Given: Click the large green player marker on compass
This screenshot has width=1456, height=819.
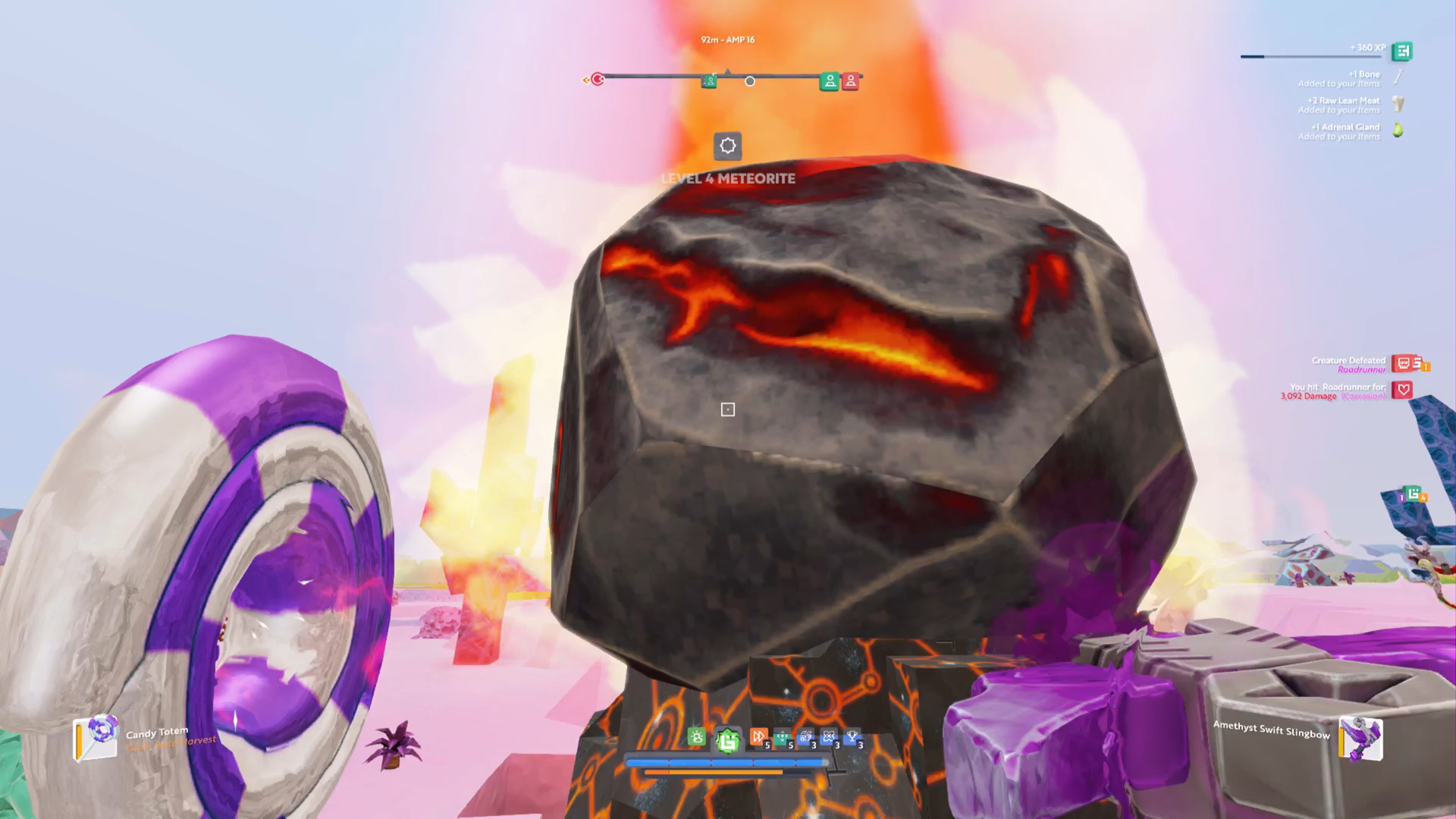Looking at the screenshot, I should click(x=830, y=81).
